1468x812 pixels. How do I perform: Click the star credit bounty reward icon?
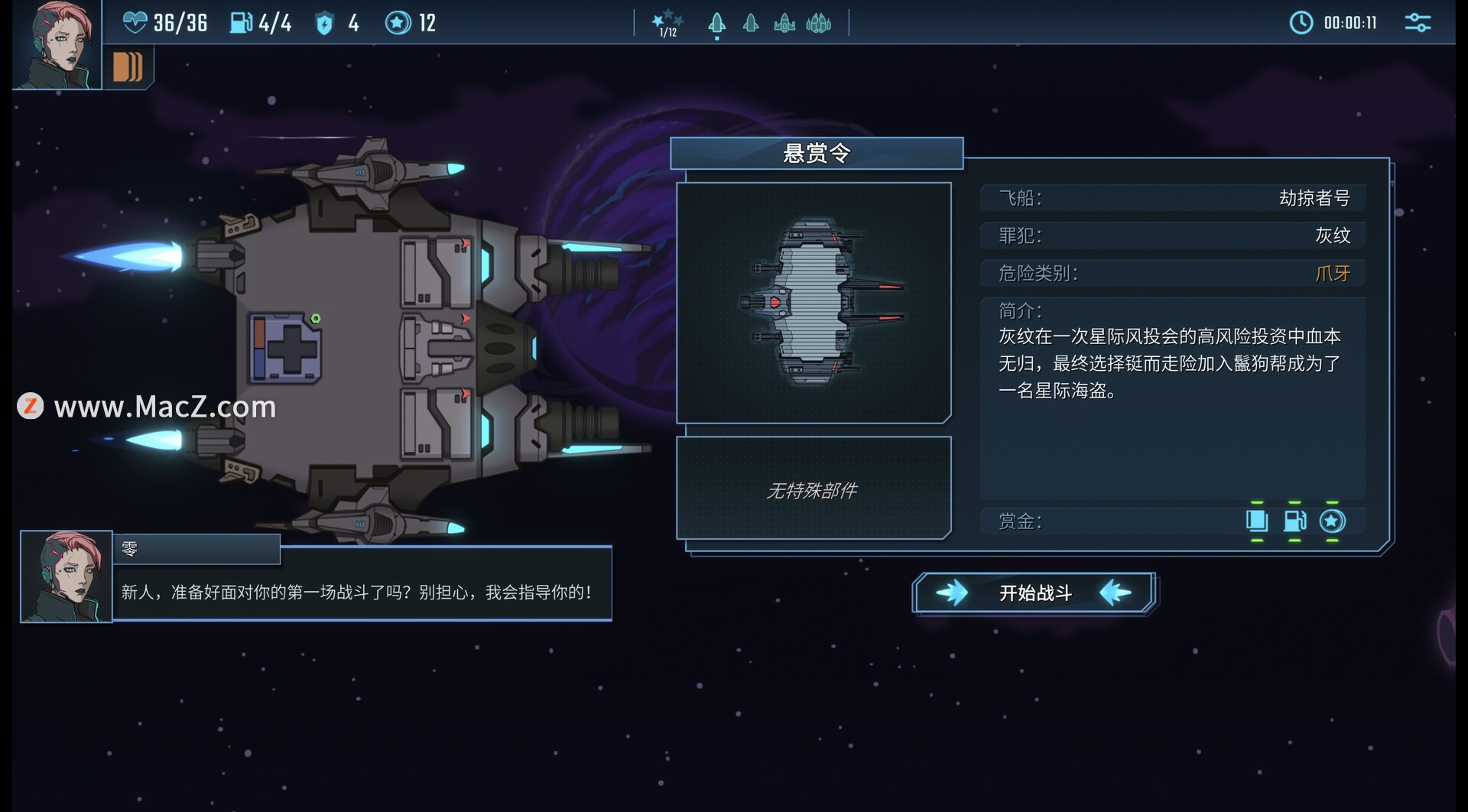pos(1332,521)
